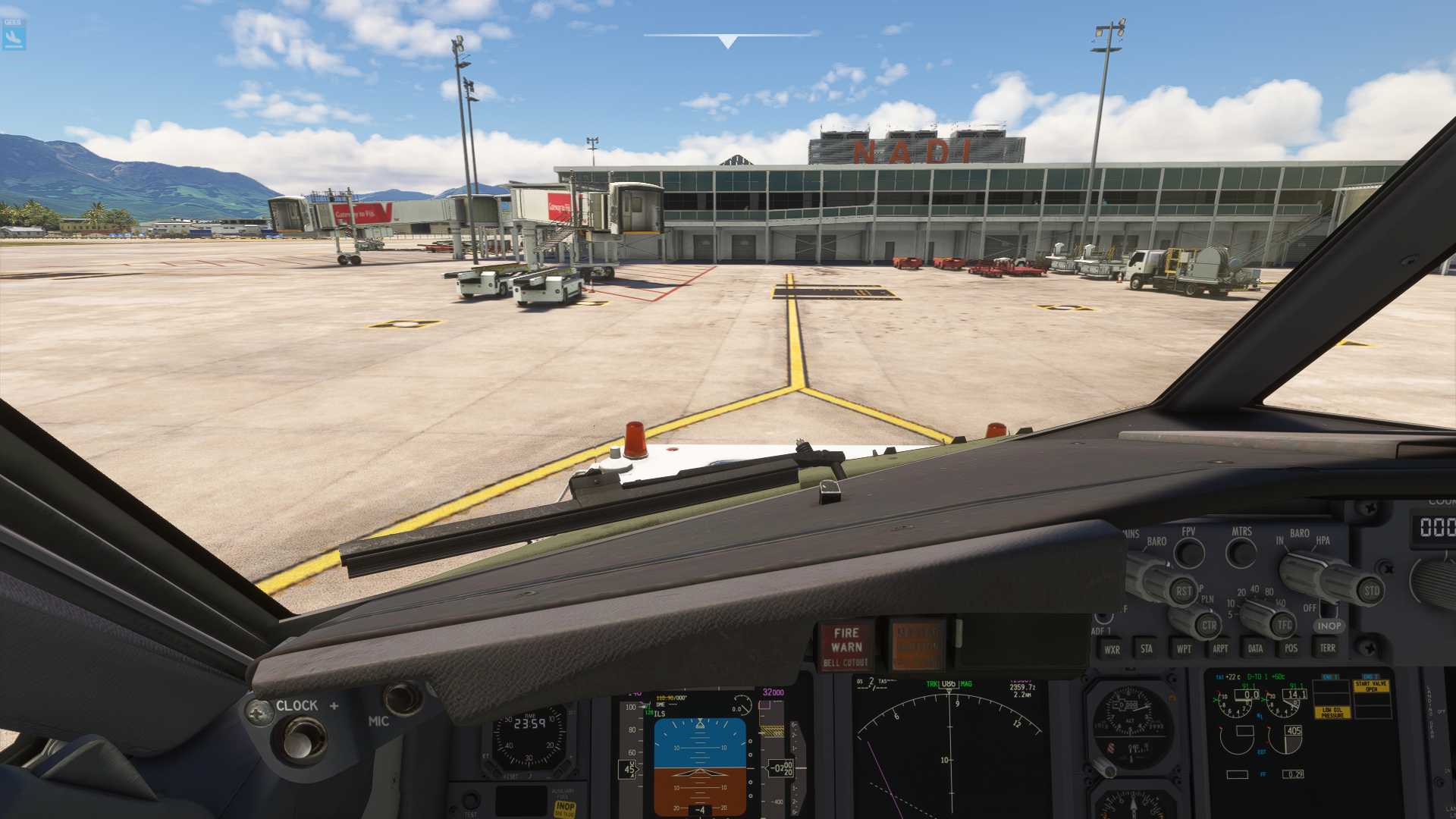Push the CTR map center button
The image size is (1456, 819).
tap(1208, 626)
